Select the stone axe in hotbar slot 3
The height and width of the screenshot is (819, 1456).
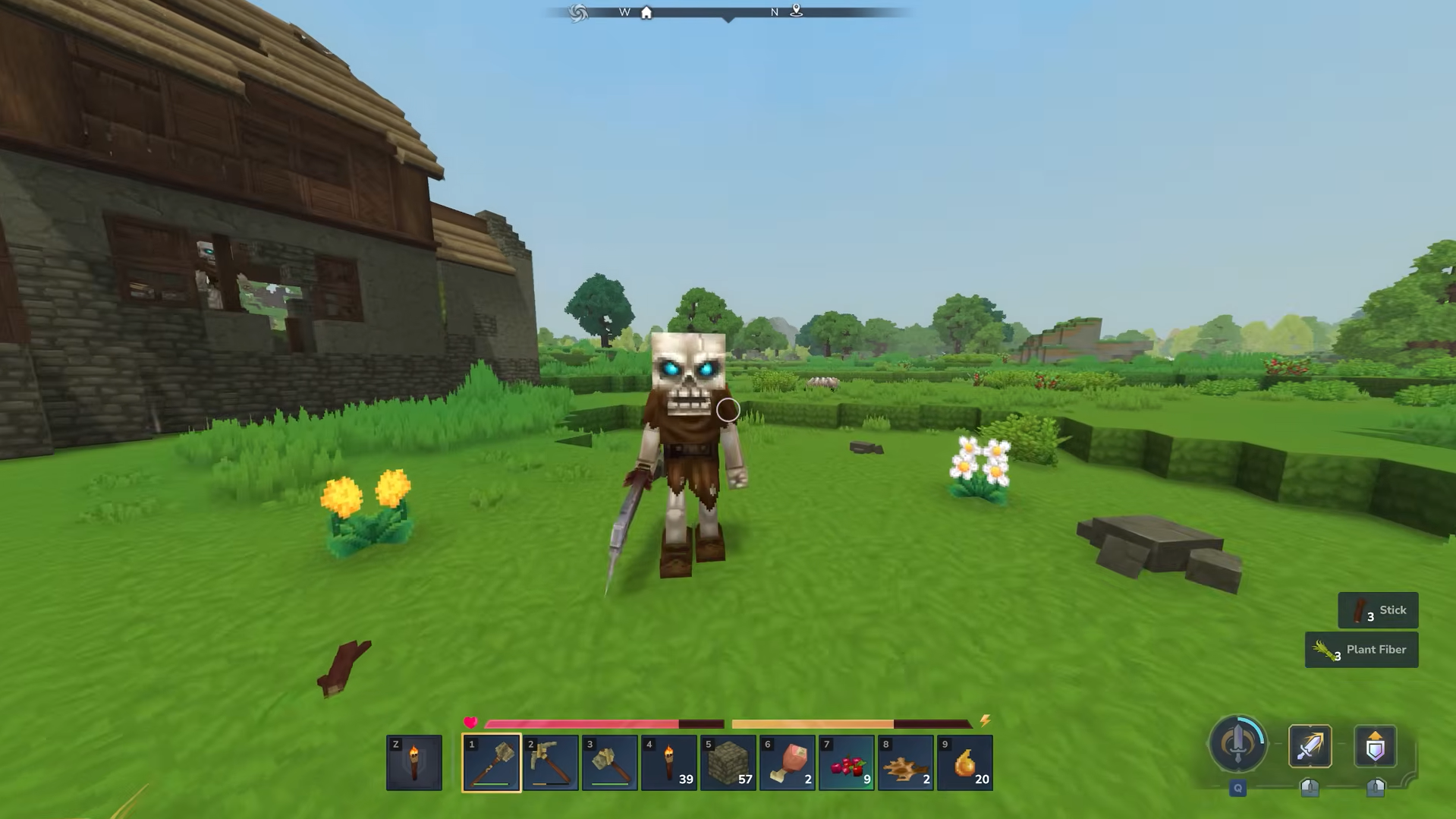tap(609, 762)
